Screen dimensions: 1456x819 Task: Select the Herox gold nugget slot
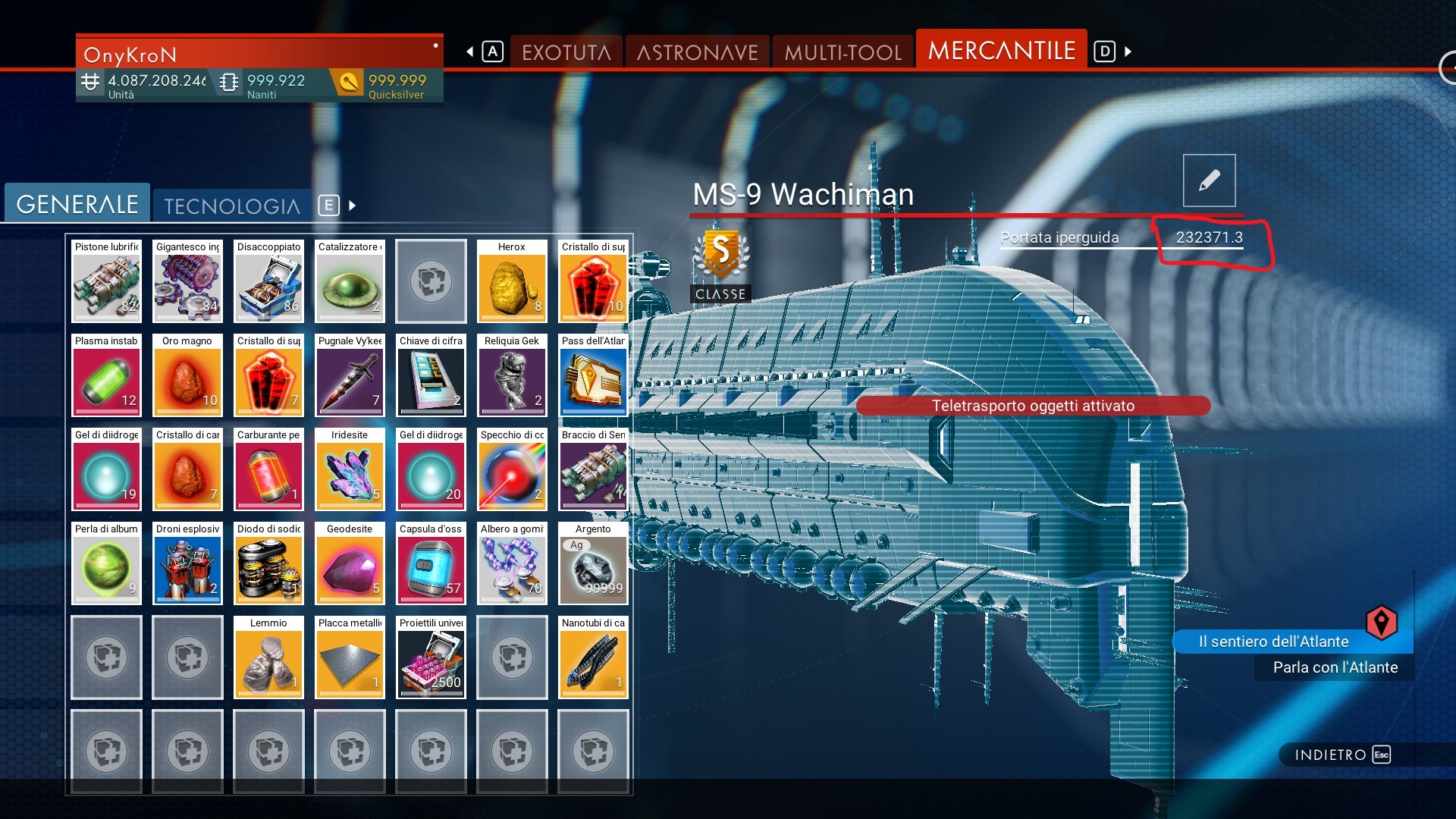tap(512, 282)
